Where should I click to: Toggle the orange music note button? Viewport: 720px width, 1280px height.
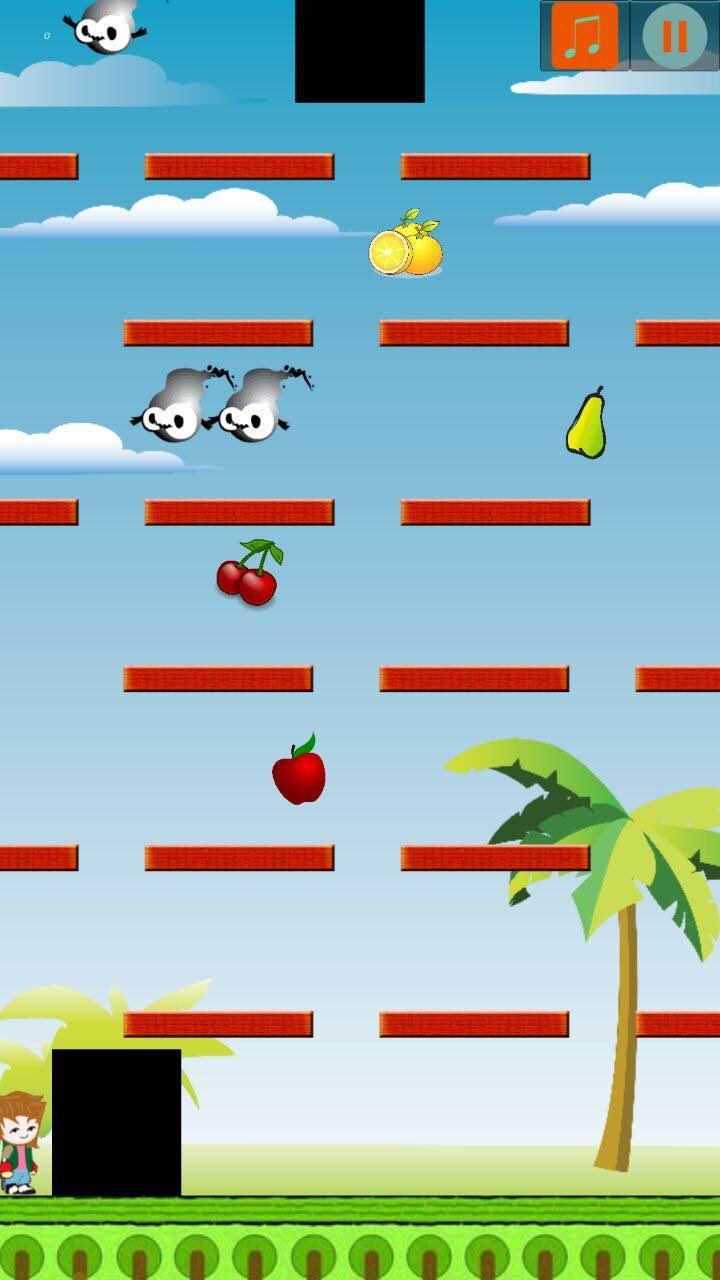tap(584, 36)
